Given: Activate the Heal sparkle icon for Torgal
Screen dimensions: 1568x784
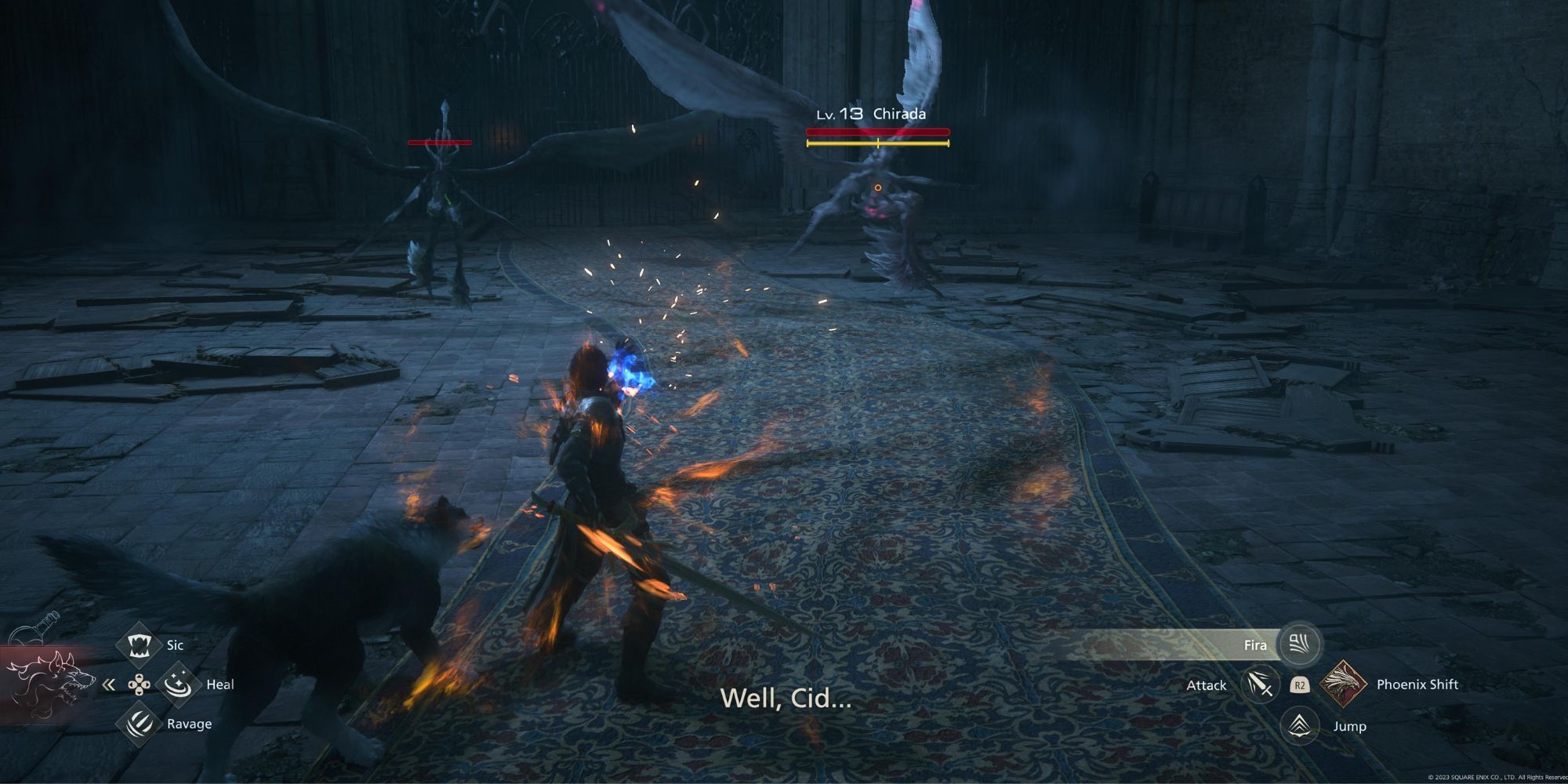Looking at the screenshot, I should tap(177, 684).
